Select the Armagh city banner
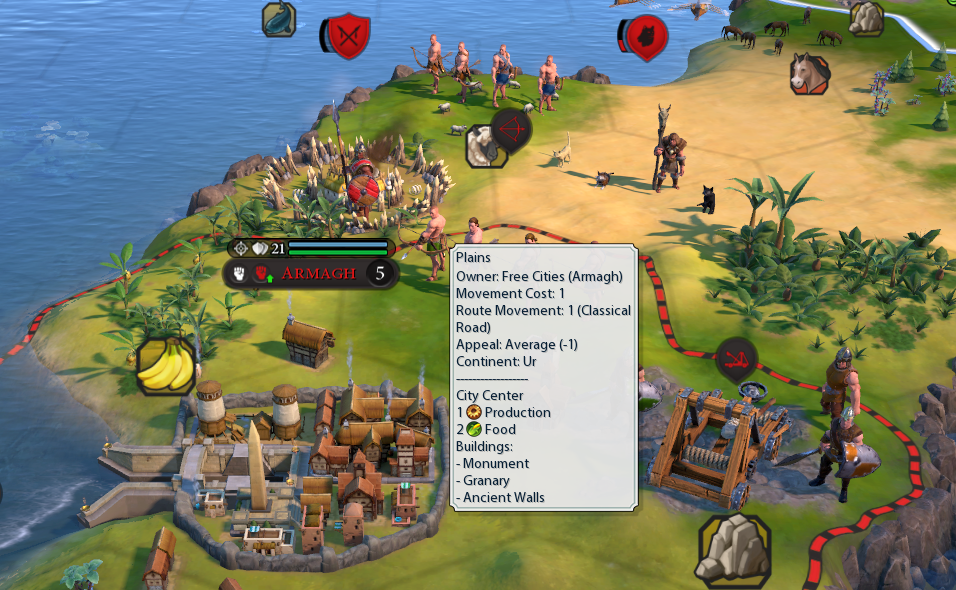 point(318,273)
